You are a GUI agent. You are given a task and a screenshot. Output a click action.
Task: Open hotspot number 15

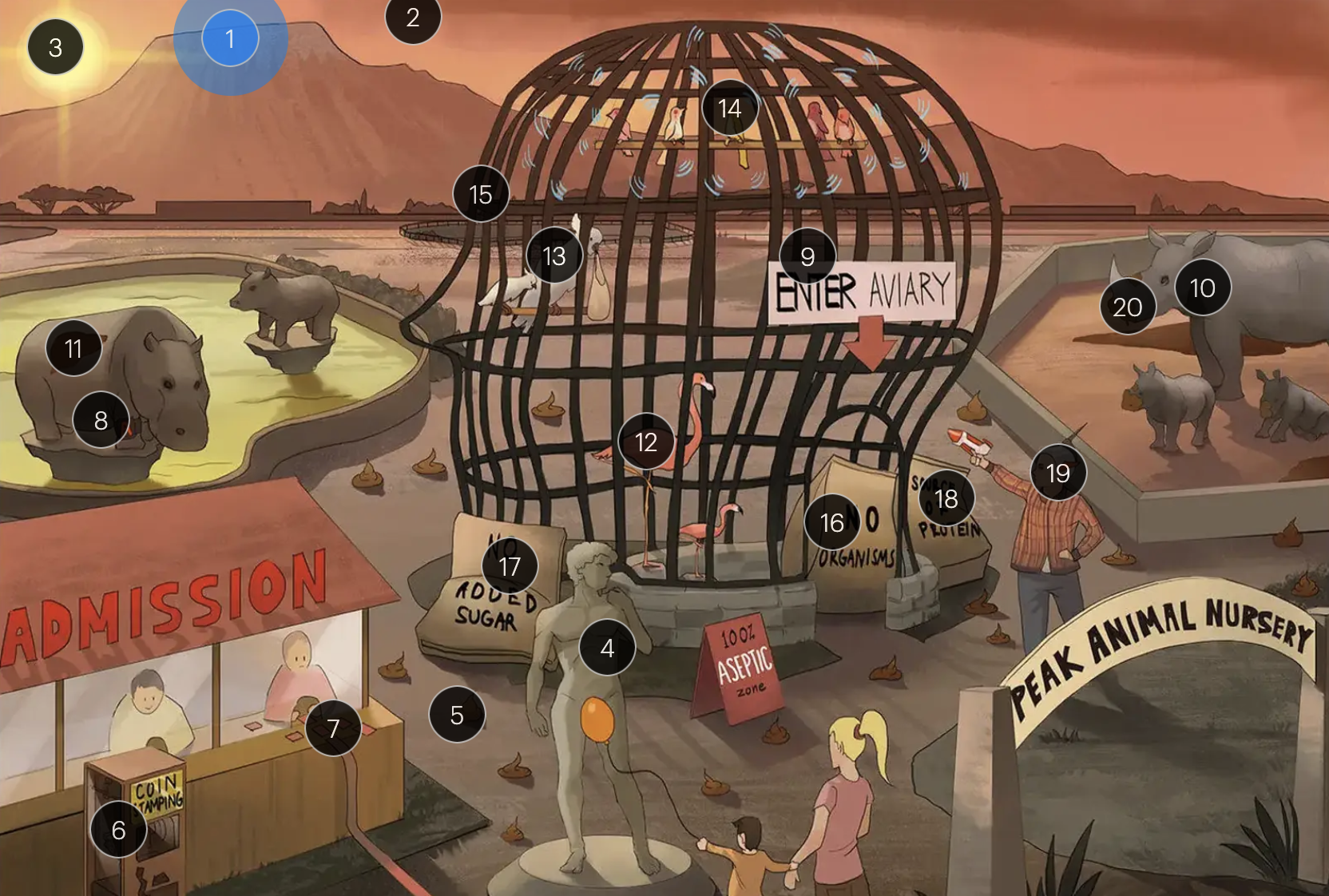click(480, 194)
